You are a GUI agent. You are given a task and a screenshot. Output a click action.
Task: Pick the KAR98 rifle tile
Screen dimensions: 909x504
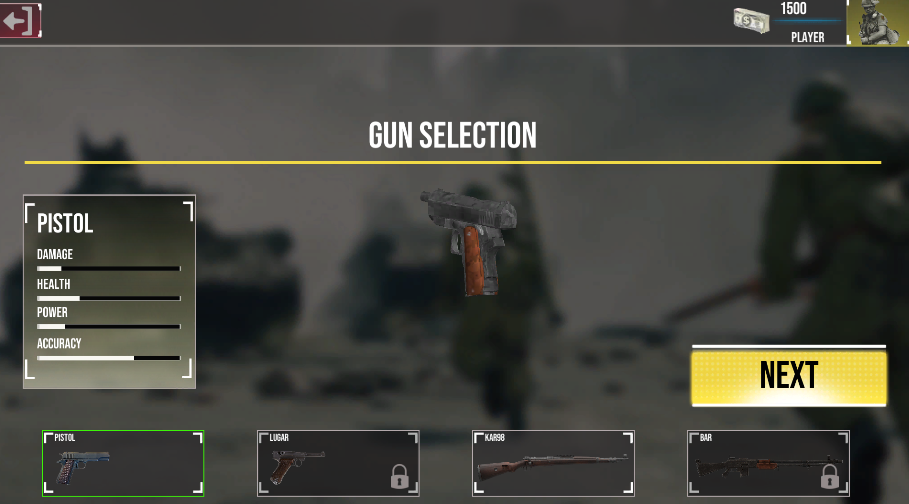point(553,464)
